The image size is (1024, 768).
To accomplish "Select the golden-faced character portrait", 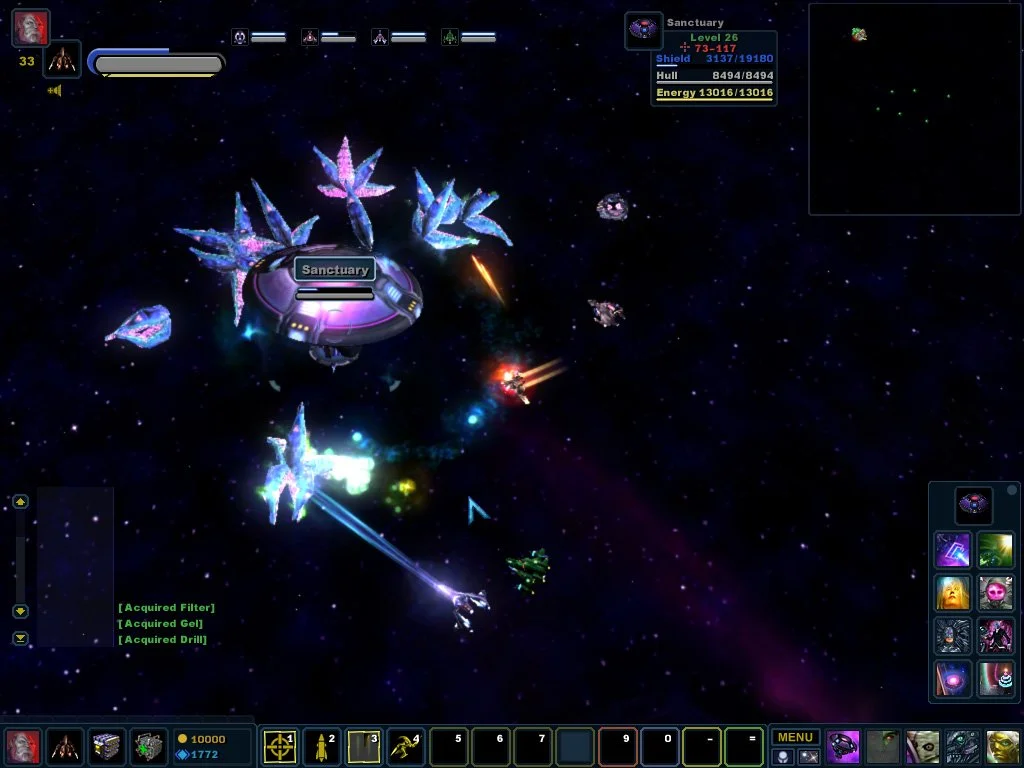I will (x=952, y=592).
